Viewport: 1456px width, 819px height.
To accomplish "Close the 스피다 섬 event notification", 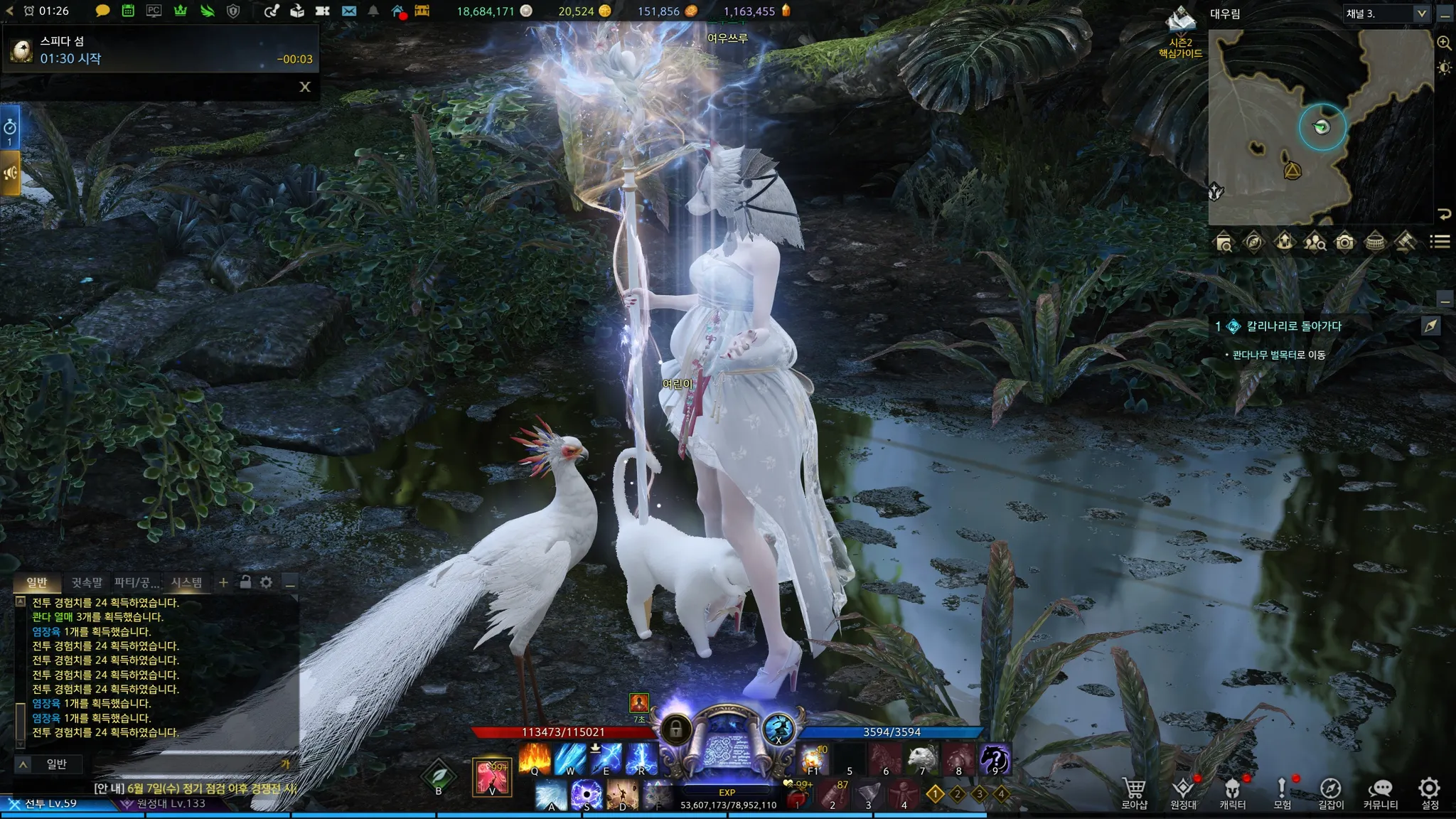I will tap(305, 87).
